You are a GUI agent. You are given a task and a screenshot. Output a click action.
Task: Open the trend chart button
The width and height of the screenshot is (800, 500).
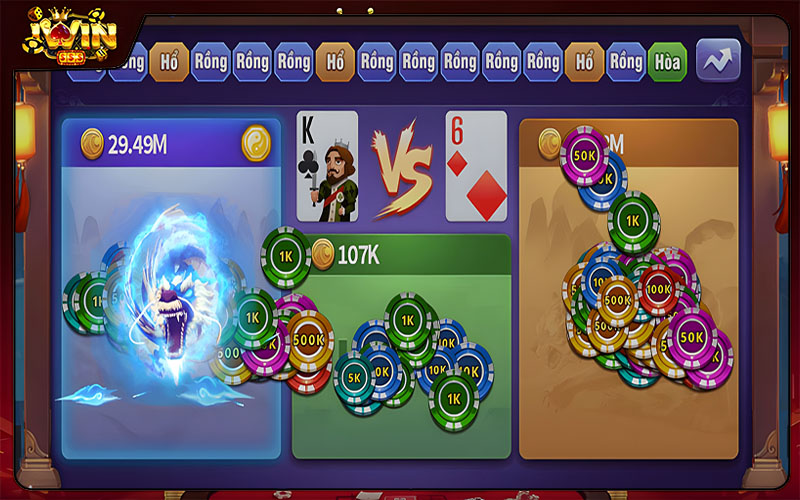(x=718, y=60)
